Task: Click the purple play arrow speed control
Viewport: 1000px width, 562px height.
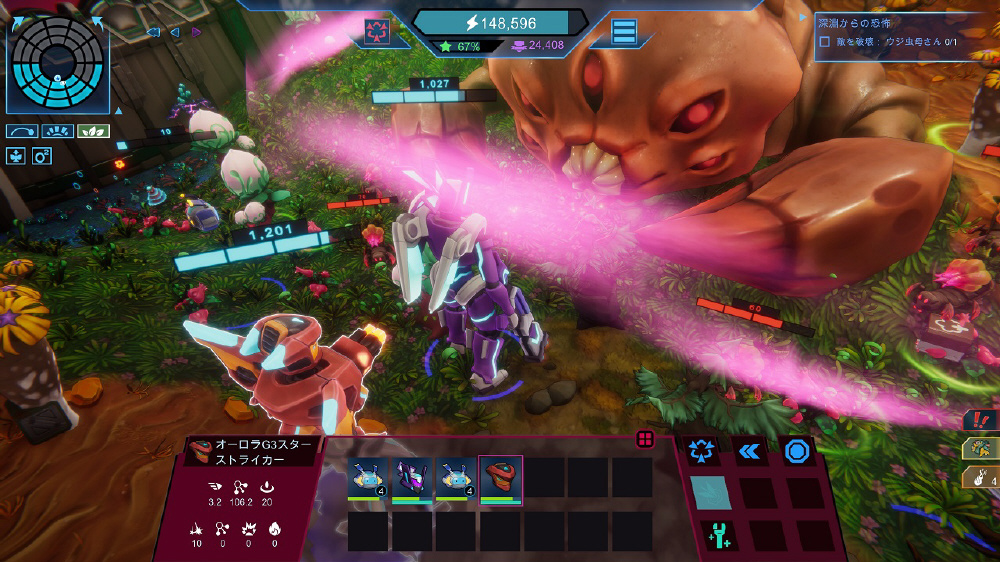Action: pyautogui.click(x=197, y=32)
